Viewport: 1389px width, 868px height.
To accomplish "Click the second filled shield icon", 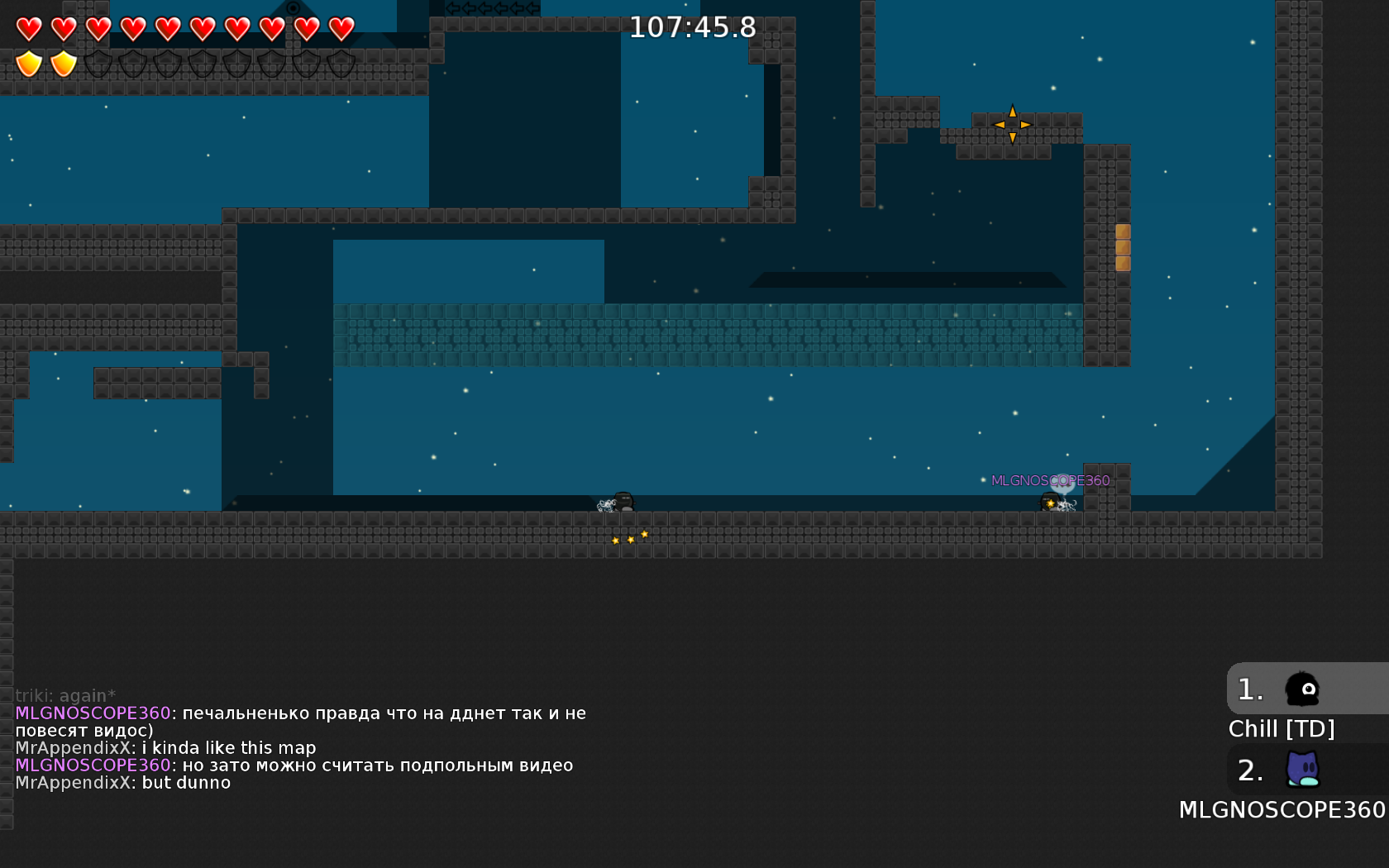I will (x=62, y=63).
